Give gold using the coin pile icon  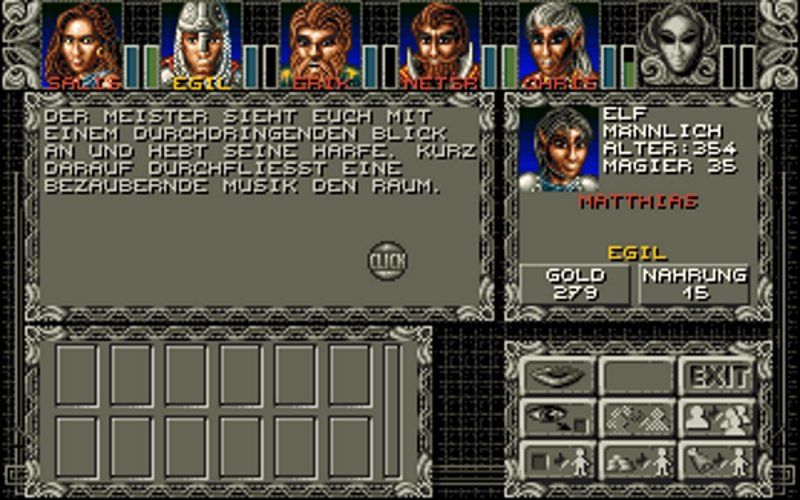coord(637,461)
